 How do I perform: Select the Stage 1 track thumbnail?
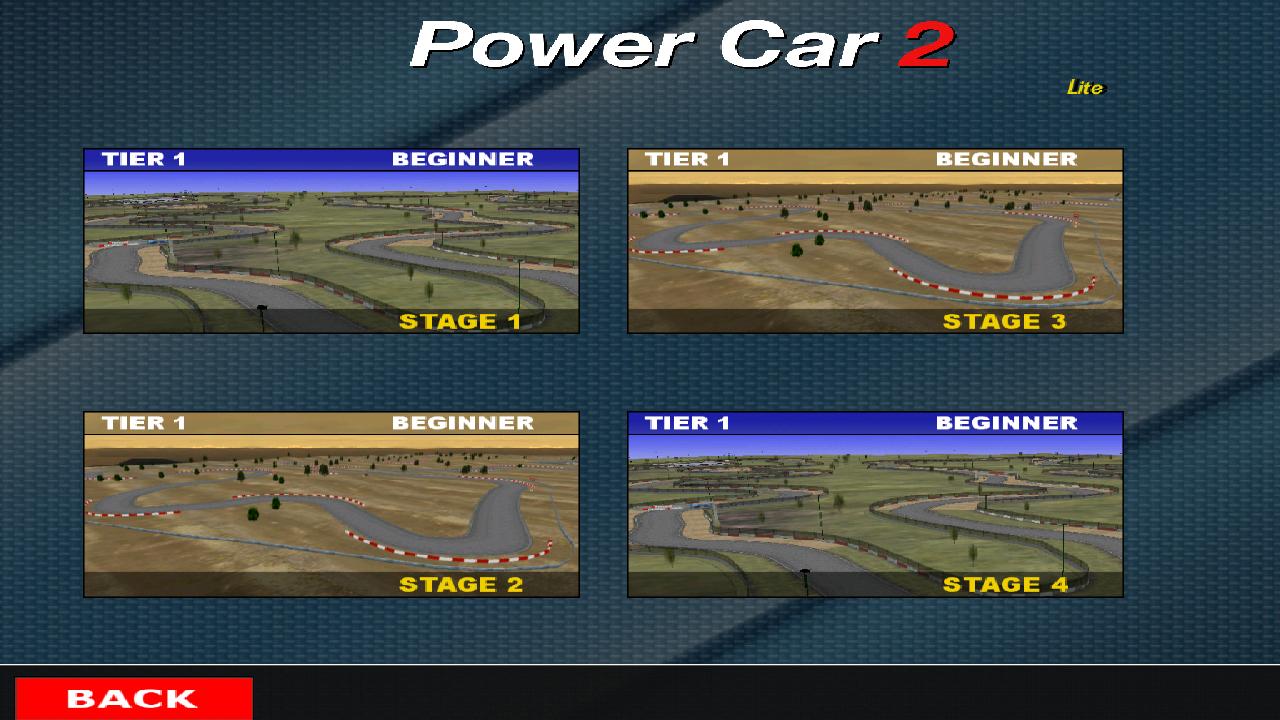[330, 245]
